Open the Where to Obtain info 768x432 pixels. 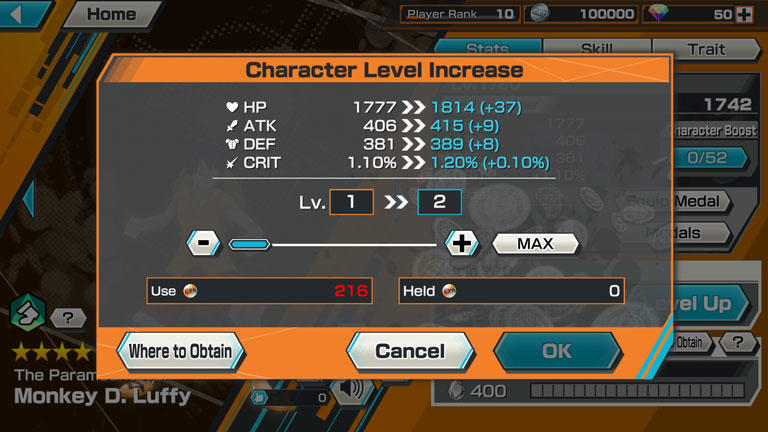[180, 351]
